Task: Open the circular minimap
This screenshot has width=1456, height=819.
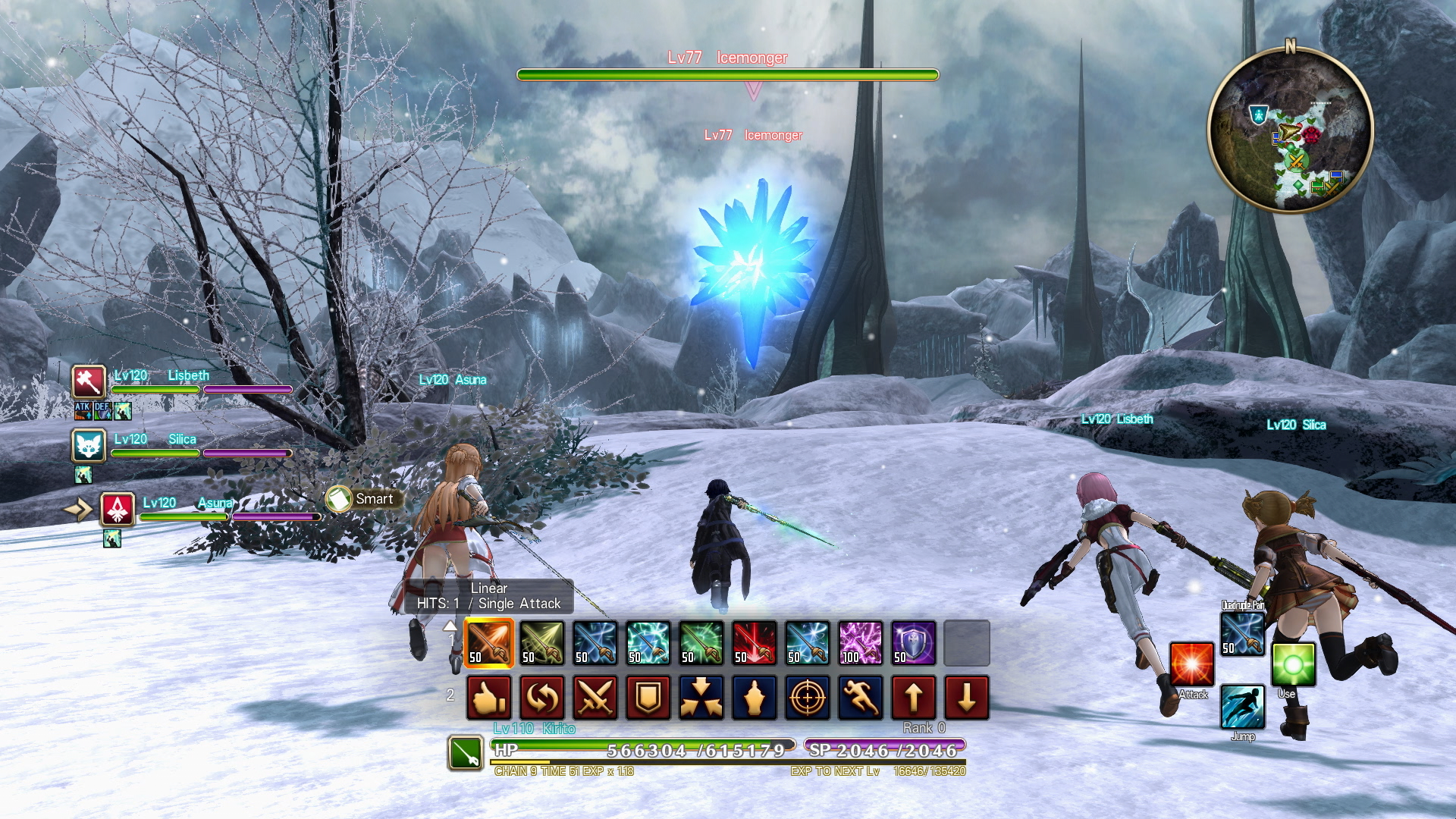Action: tap(1290, 130)
